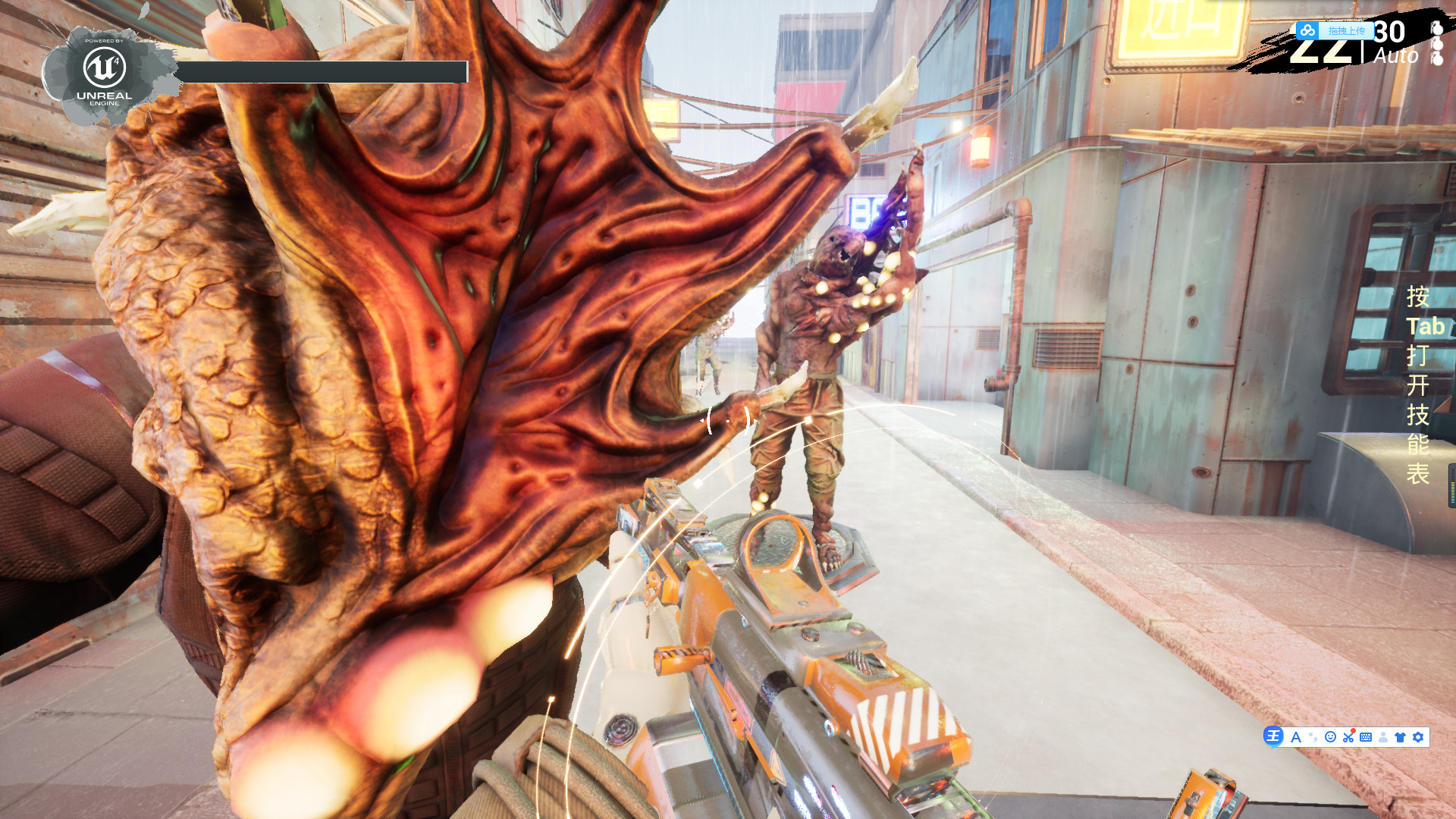
Task: Open the input method settings gear
Action: tap(1418, 737)
